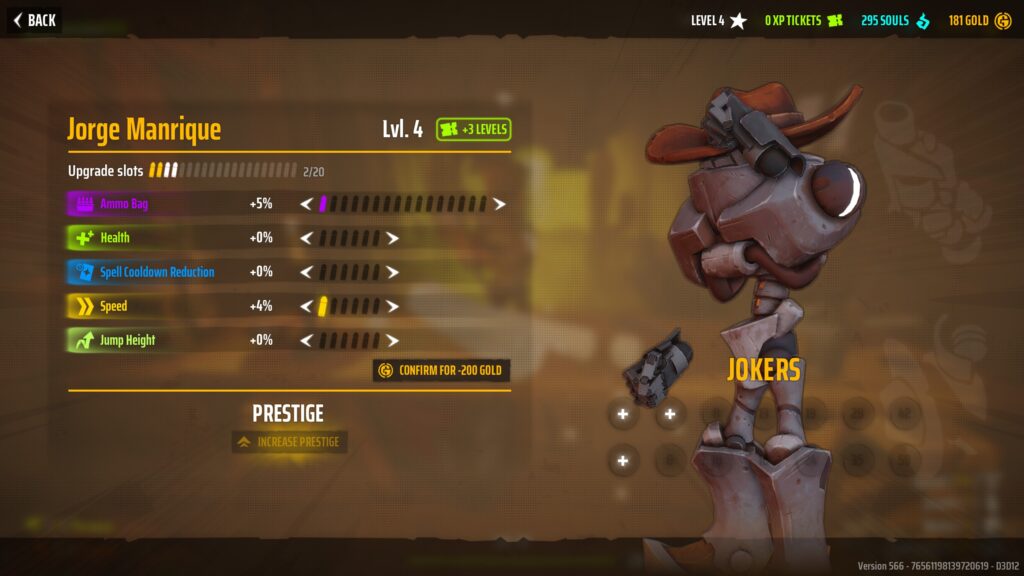This screenshot has width=1024, height=576.
Task: Increase Spell Cooldown Reduction upgrade
Action: tap(393, 272)
